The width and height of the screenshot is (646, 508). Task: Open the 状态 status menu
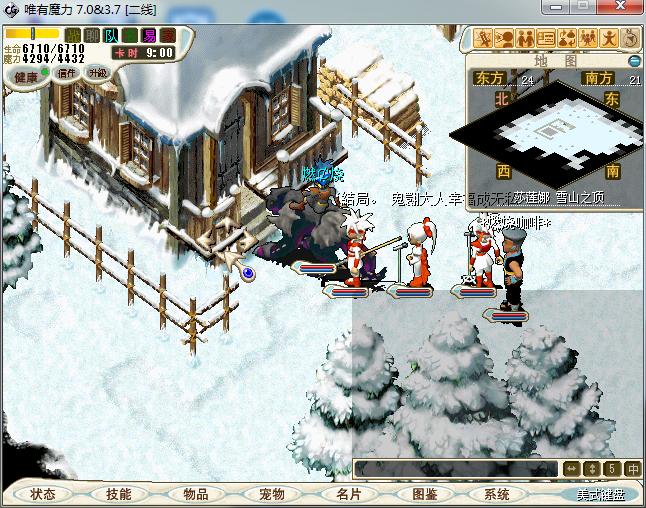pyautogui.click(x=42, y=494)
